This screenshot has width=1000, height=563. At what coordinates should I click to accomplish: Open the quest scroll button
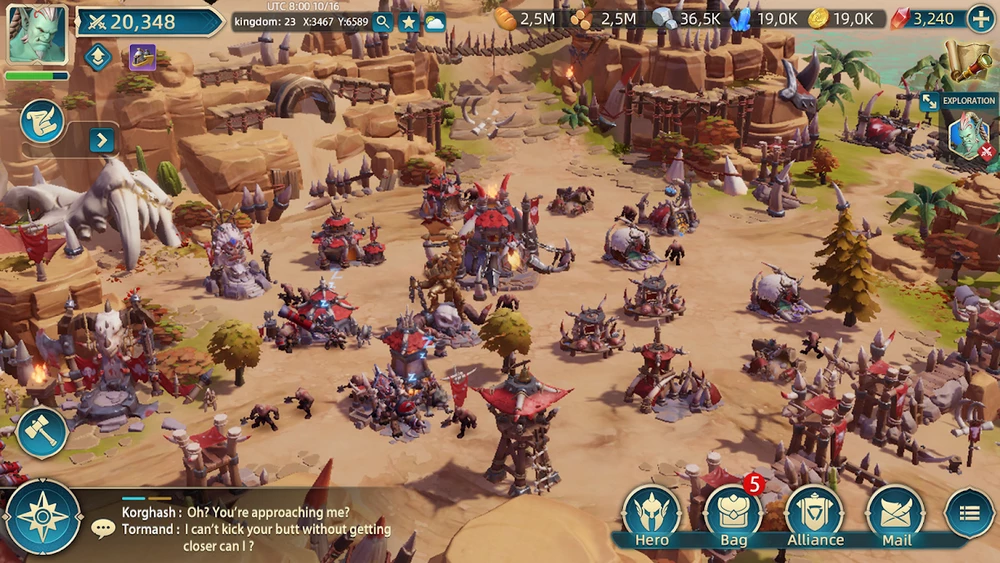42,121
